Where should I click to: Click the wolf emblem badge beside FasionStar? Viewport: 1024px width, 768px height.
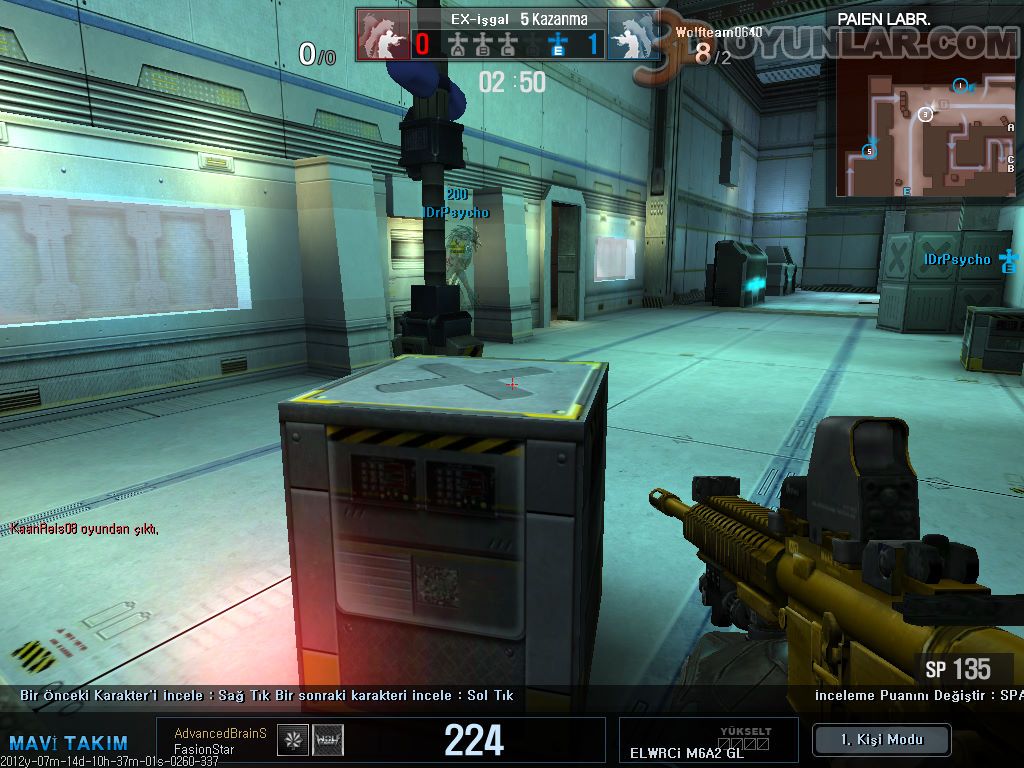(x=327, y=739)
